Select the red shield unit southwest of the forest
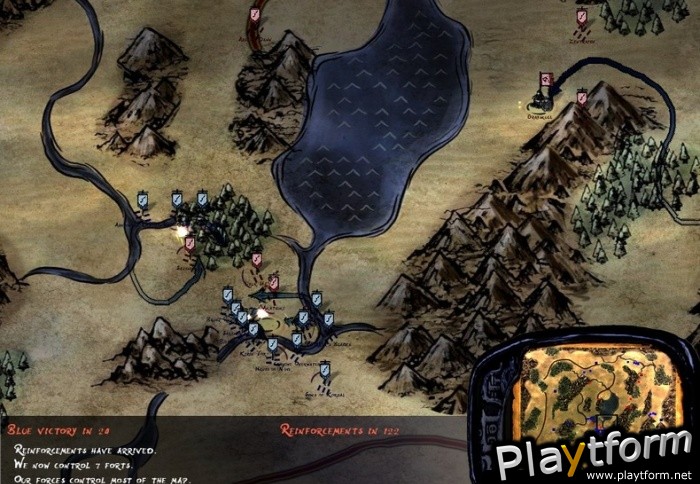The image size is (700, 484). 188,244
